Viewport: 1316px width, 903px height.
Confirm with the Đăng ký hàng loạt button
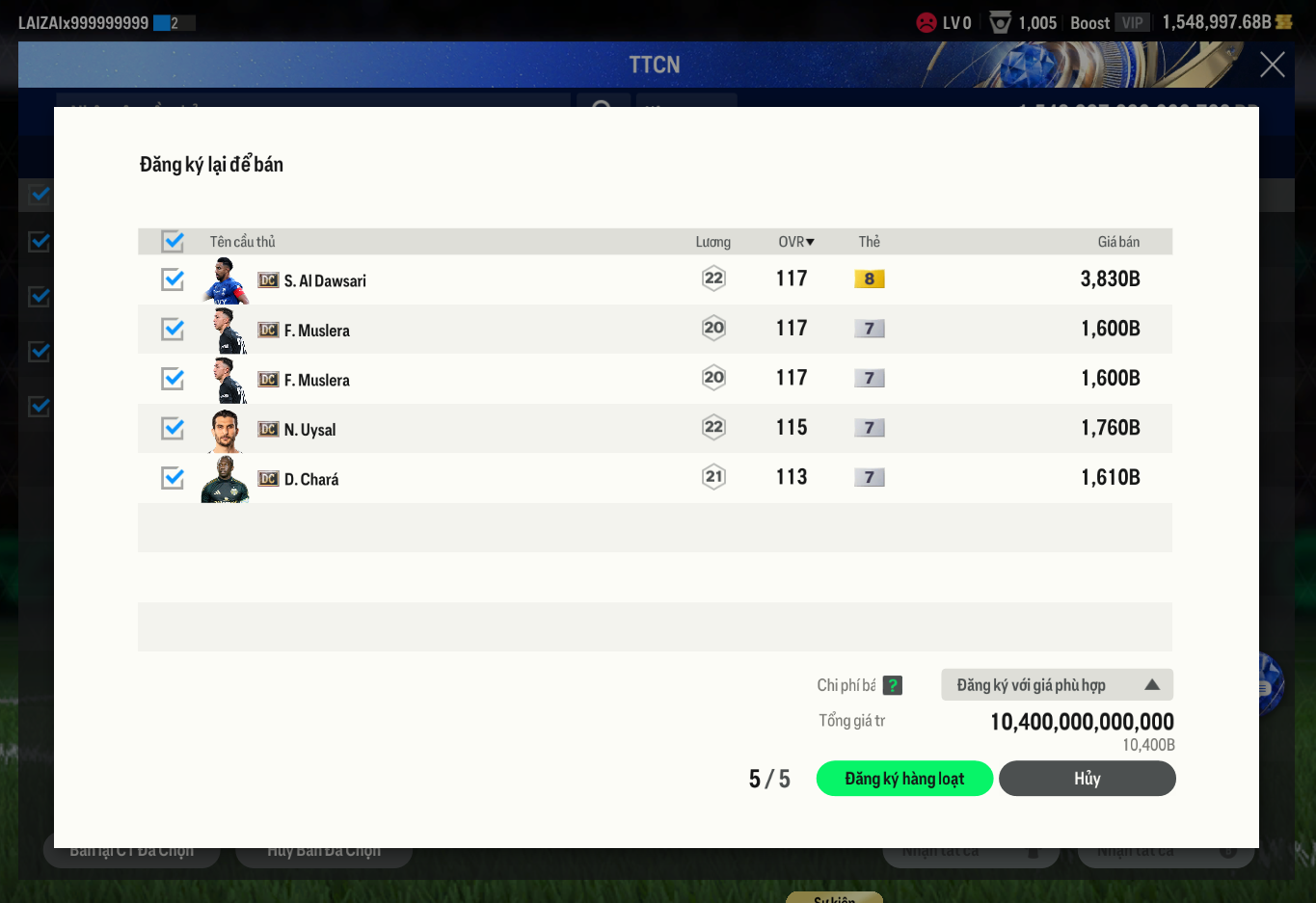pyautogui.click(x=904, y=779)
